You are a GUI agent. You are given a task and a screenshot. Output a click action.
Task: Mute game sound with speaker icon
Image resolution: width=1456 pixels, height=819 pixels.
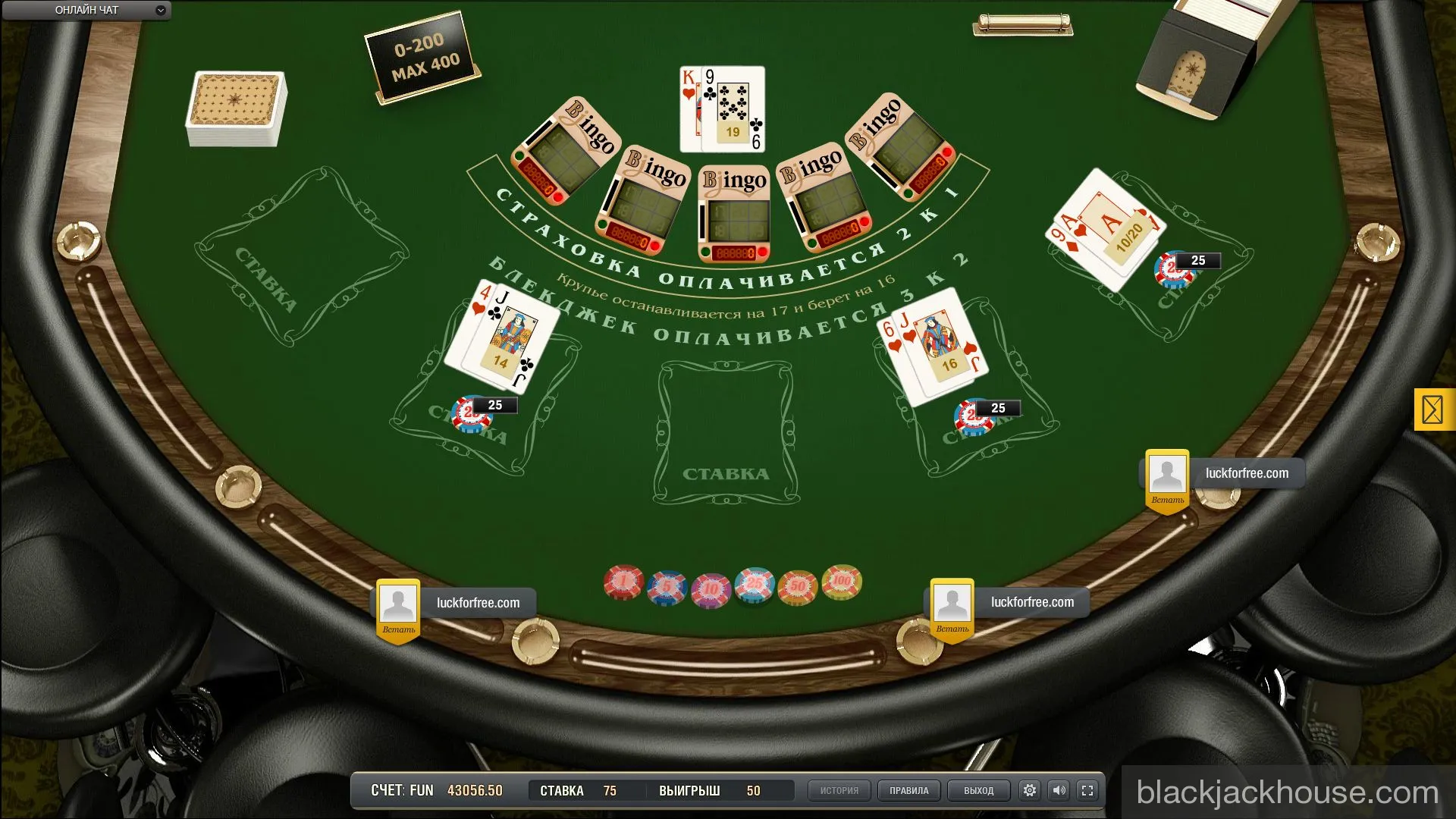[x=1059, y=789]
